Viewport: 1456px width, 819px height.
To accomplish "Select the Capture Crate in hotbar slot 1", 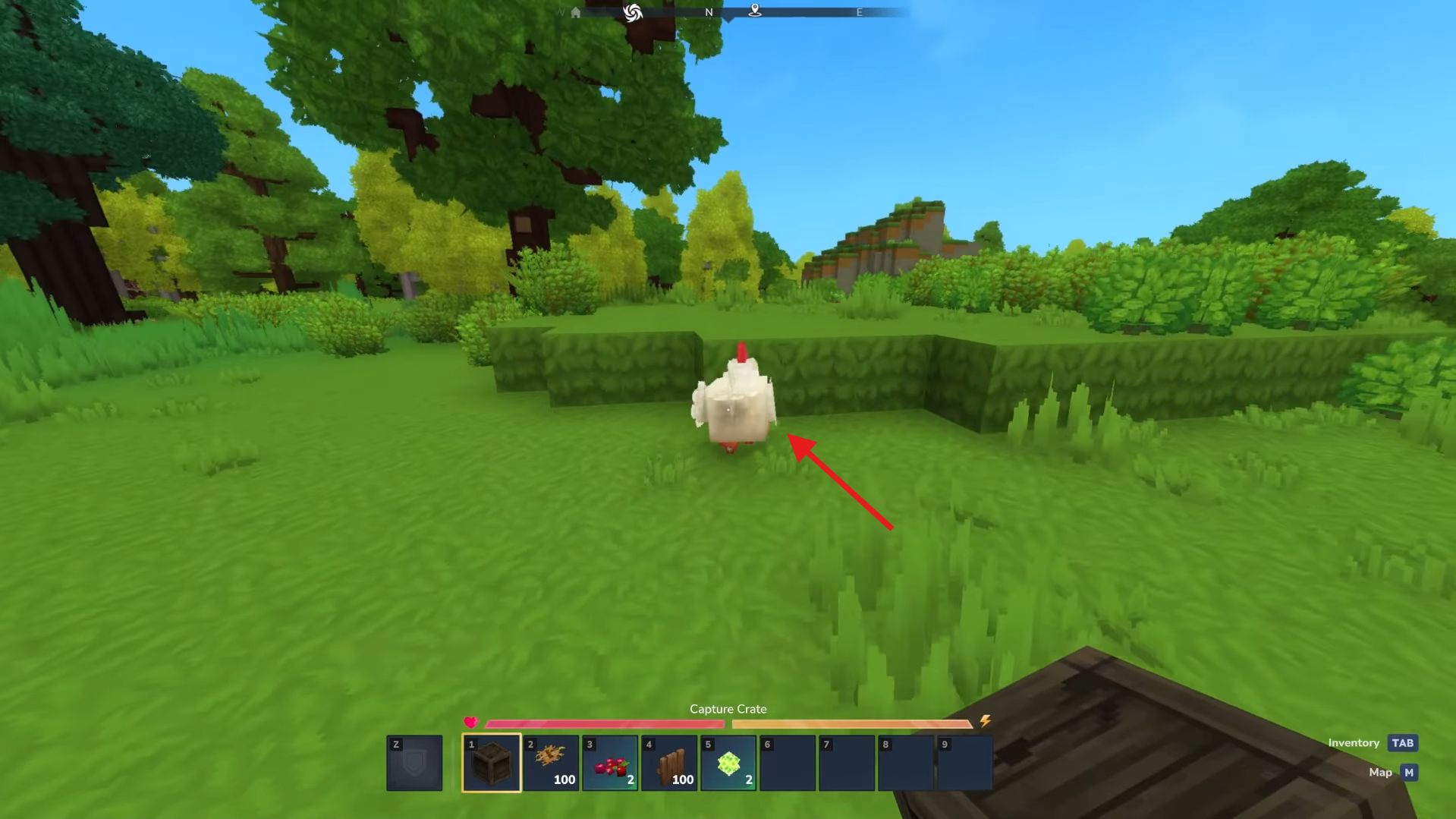I will pyautogui.click(x=491, y=762).
